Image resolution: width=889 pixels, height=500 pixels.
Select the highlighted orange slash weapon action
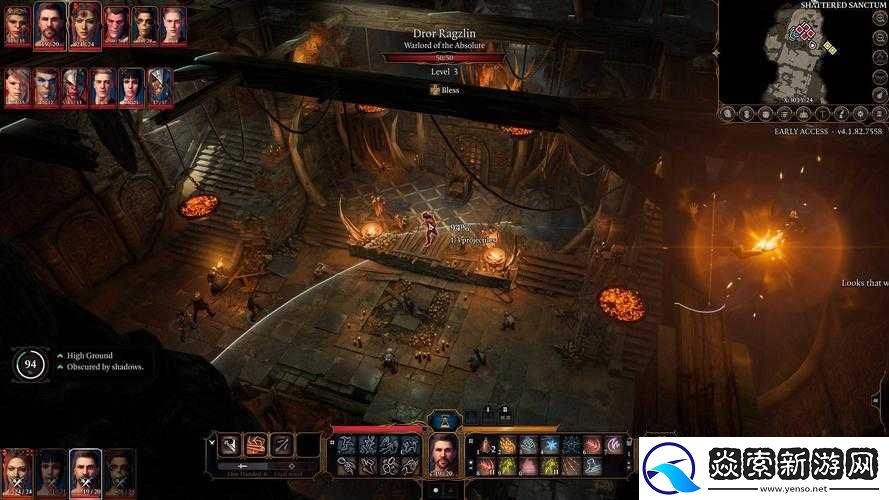[256, 446]
